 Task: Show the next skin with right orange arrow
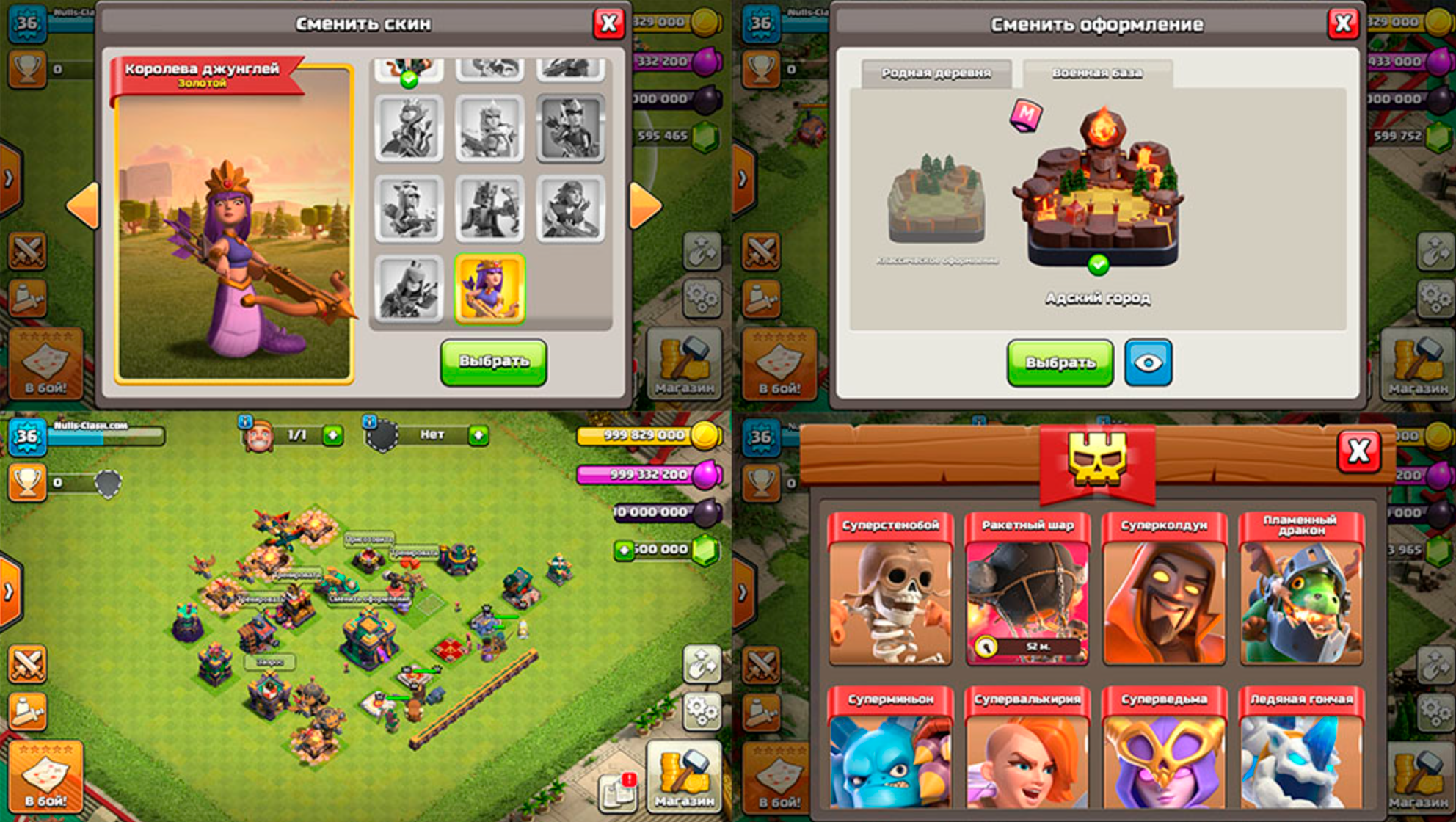tap(645, 205)
